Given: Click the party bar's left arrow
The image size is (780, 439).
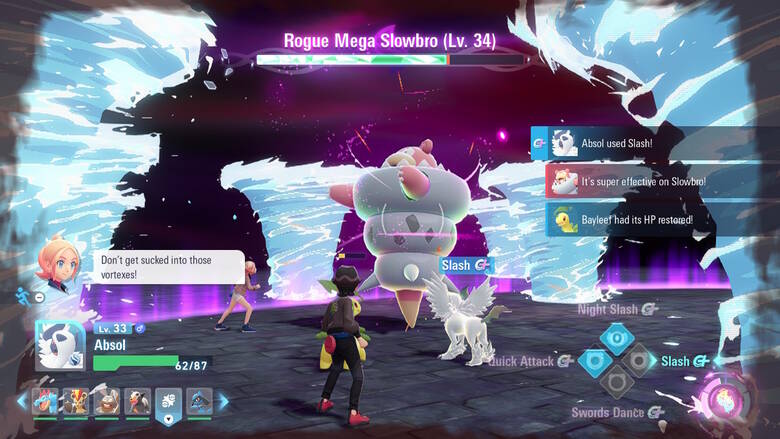Looking at the screenshot, I should coord(22,402).
